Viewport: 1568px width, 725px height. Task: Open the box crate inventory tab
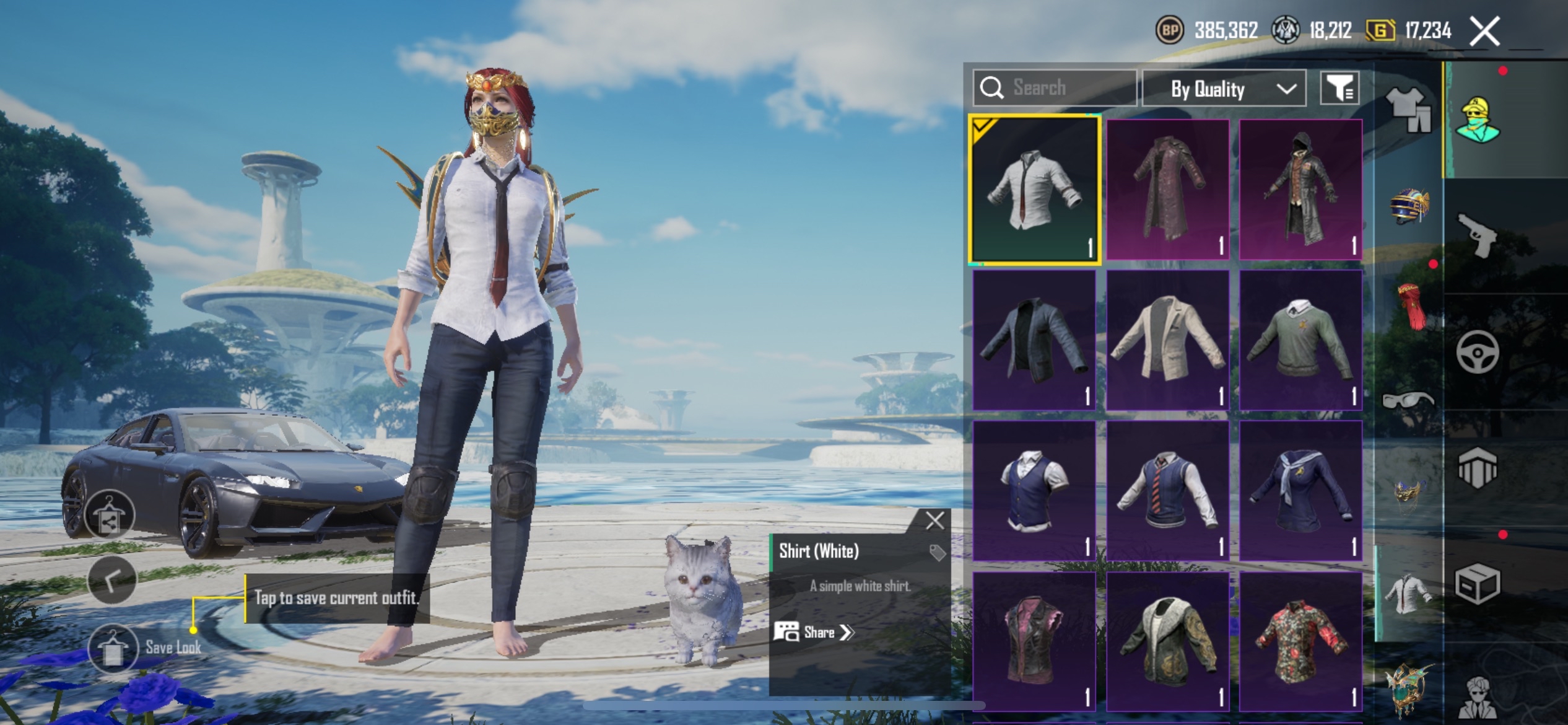[x=1478, y=584]
